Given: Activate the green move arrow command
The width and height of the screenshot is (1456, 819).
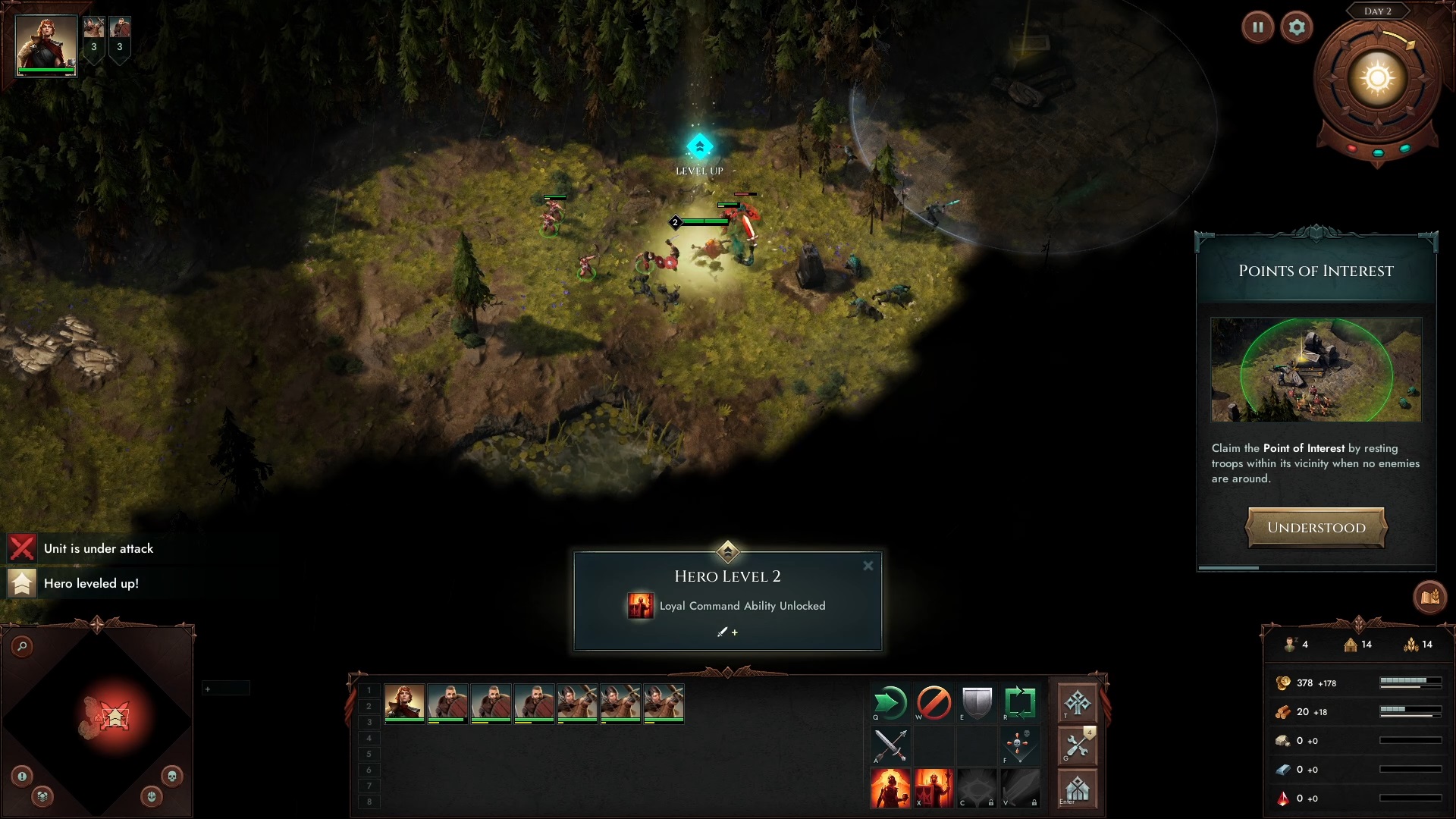Looking at the screenshot, I should pos(890,703).
